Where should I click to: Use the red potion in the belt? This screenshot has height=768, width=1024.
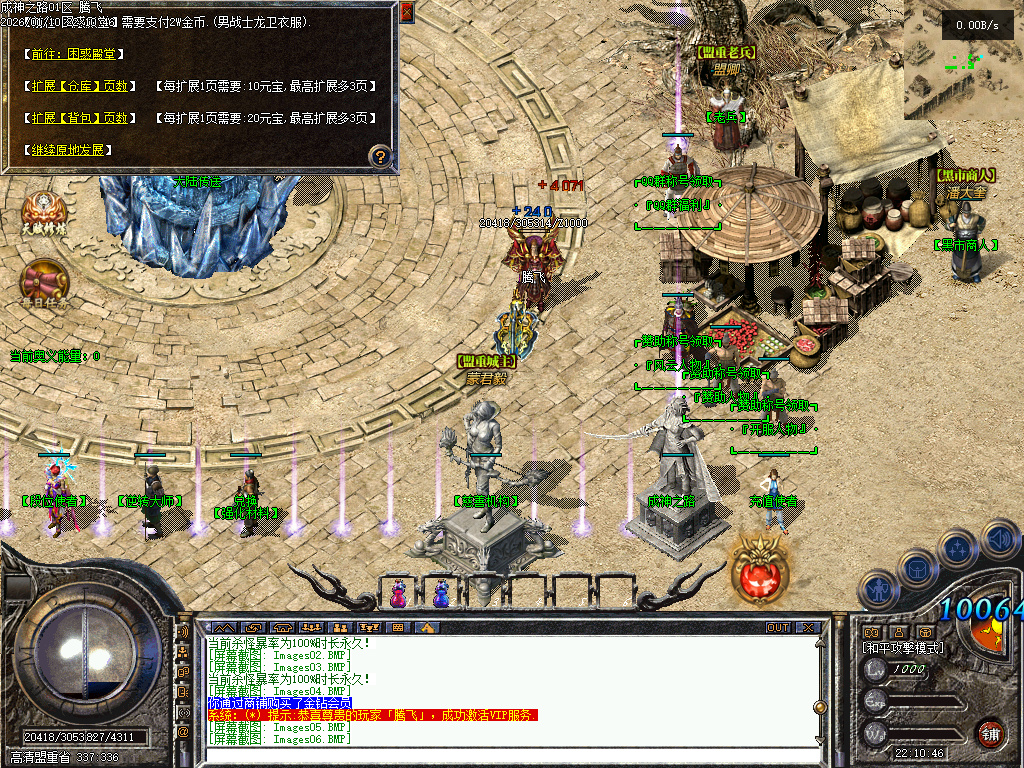pyautogui.click(x=399, y=593)
